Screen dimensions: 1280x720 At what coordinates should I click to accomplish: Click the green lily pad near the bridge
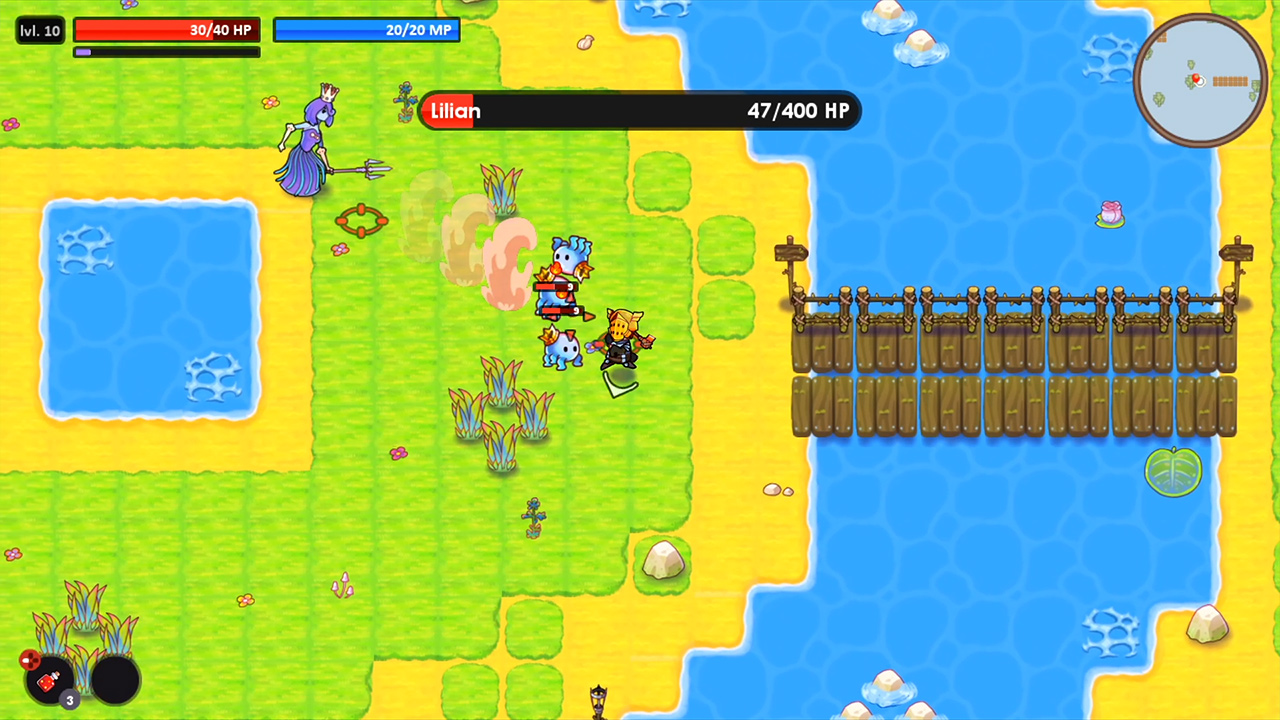tap(1173, 474)
